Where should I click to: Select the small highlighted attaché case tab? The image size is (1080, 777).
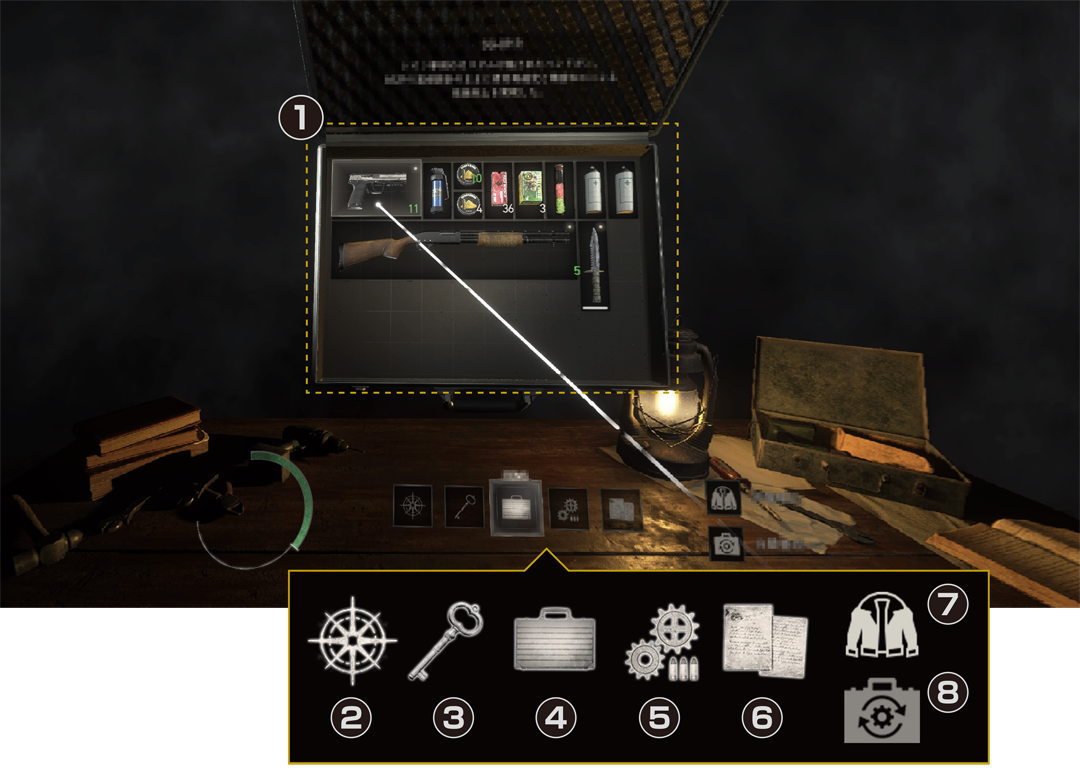[516, 506]
